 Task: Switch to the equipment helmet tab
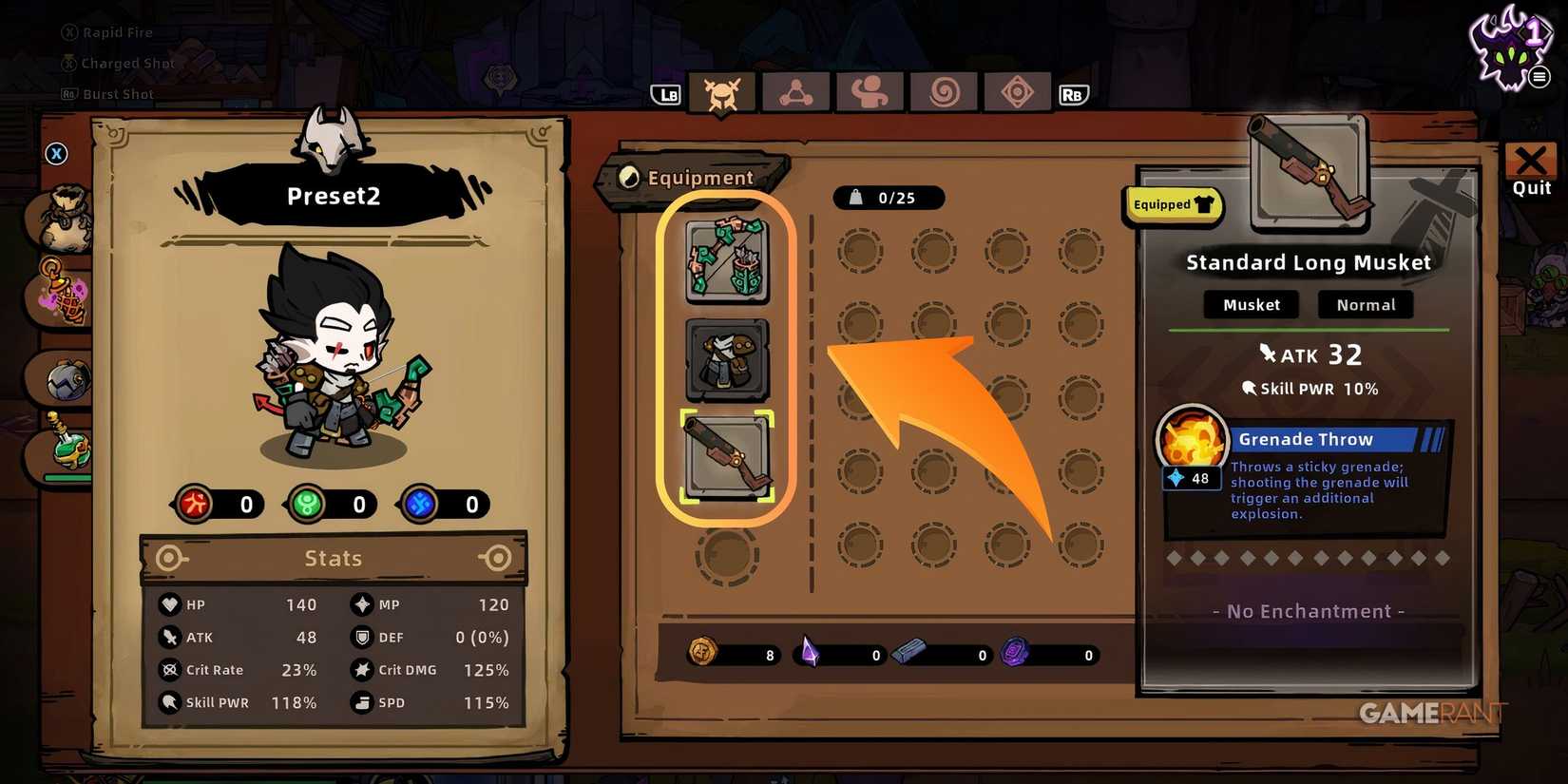coord(722,92)
